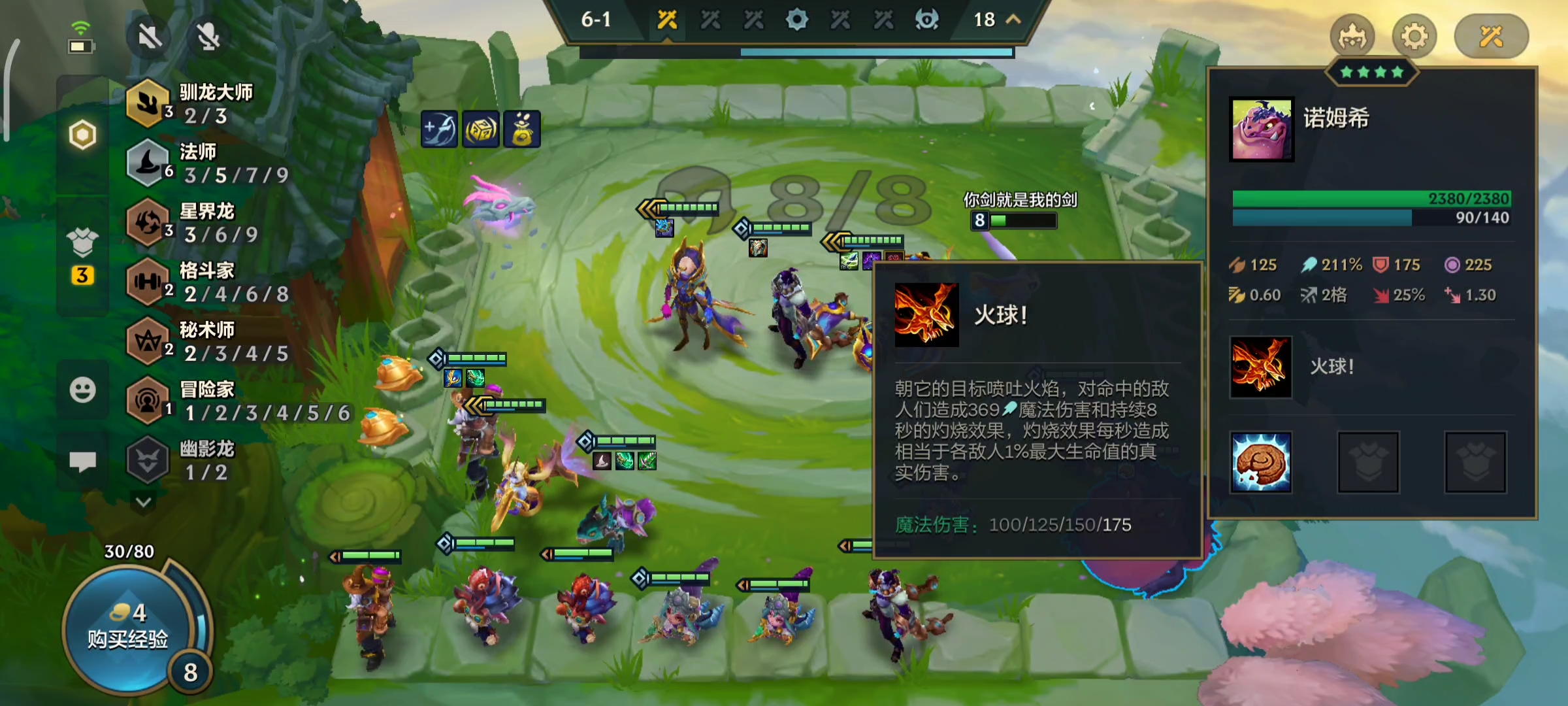This screenshot has height=706, width=1568.
Task: Click the crowned helmet icon top right
Action: coord(1353,37)
